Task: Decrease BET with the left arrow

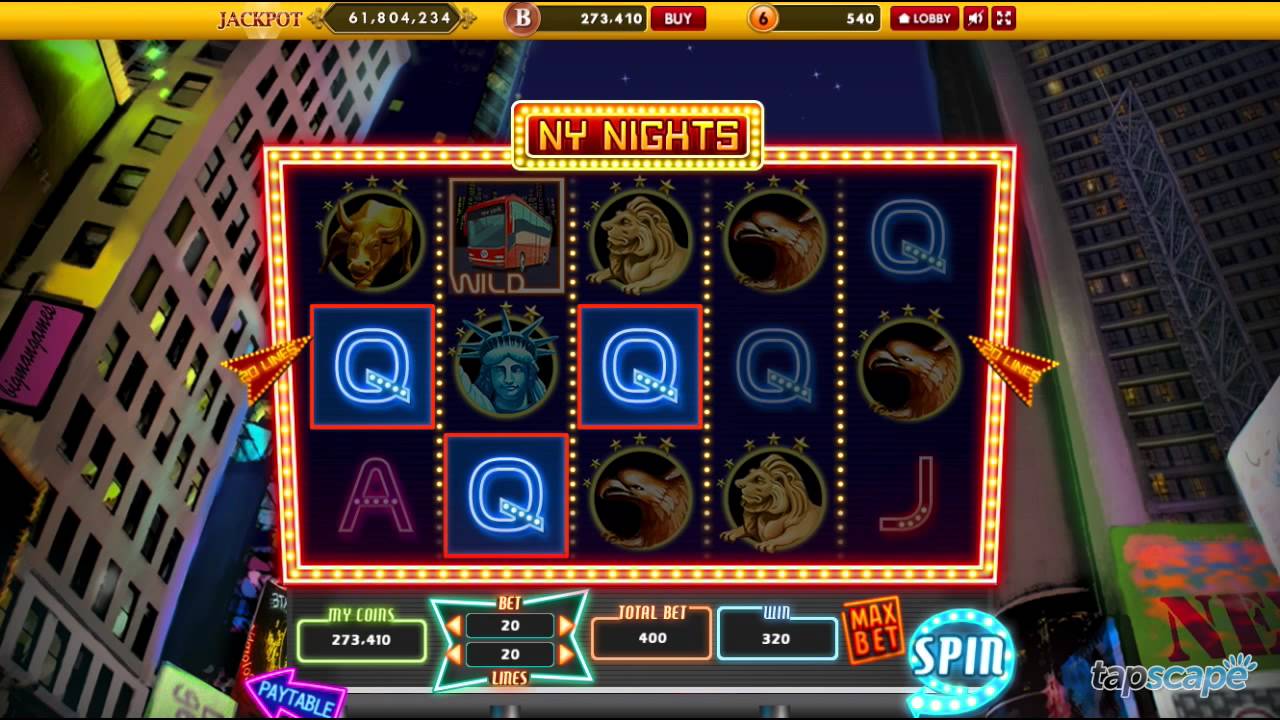Action: pos(453,625)
